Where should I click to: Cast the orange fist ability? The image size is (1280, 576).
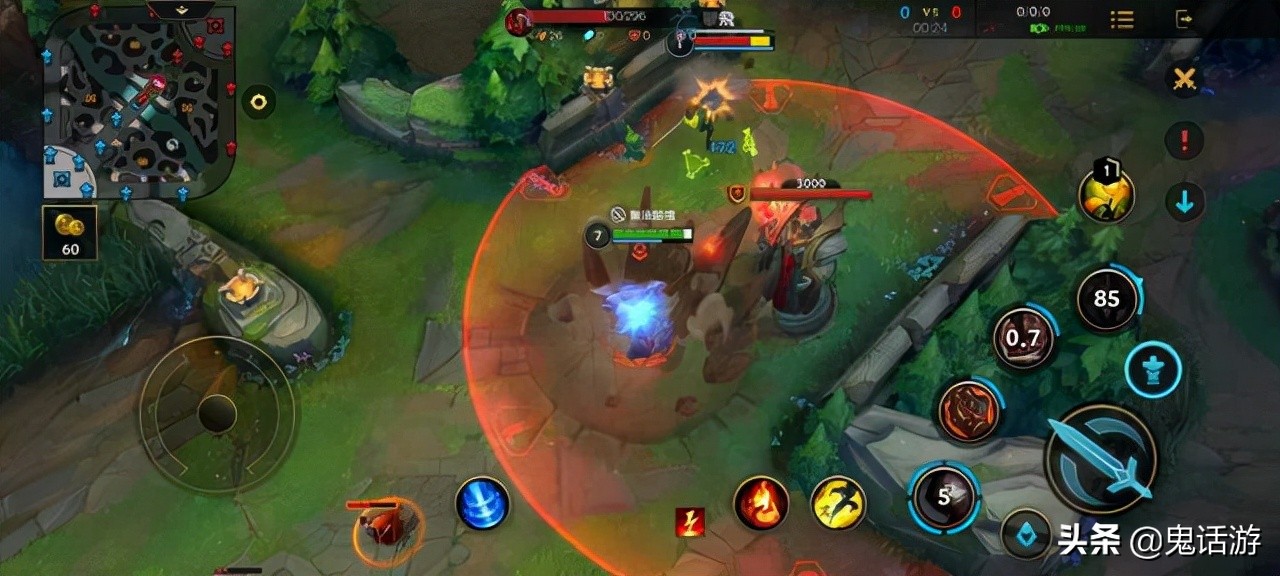[968, 410]
